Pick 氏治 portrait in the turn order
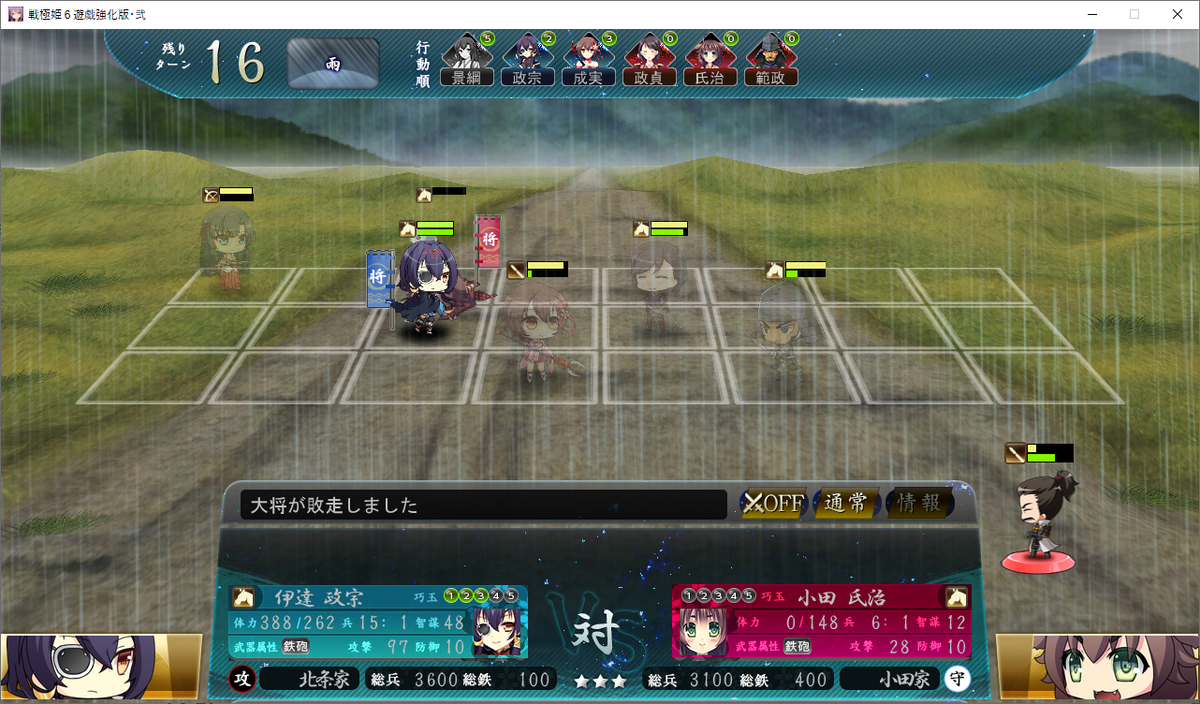1200x704 pixels. click(710, 60)
